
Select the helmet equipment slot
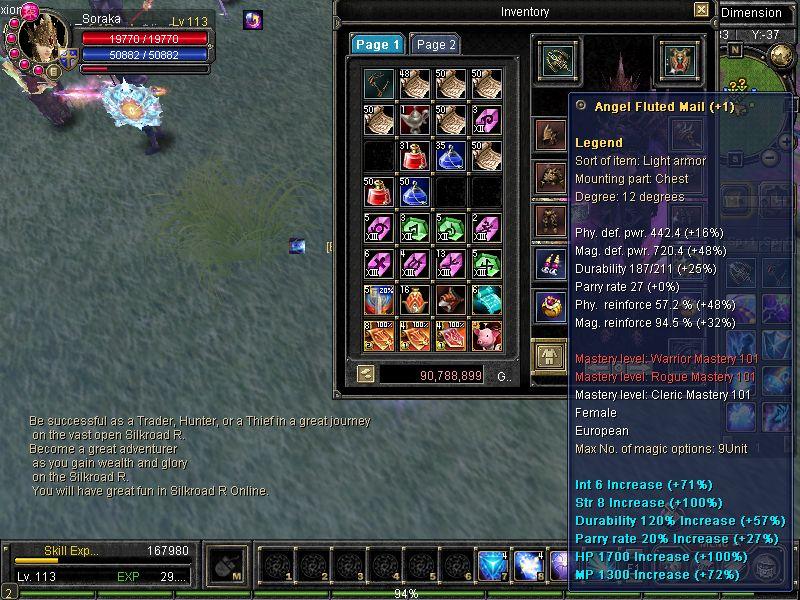[x=549, y=133]
